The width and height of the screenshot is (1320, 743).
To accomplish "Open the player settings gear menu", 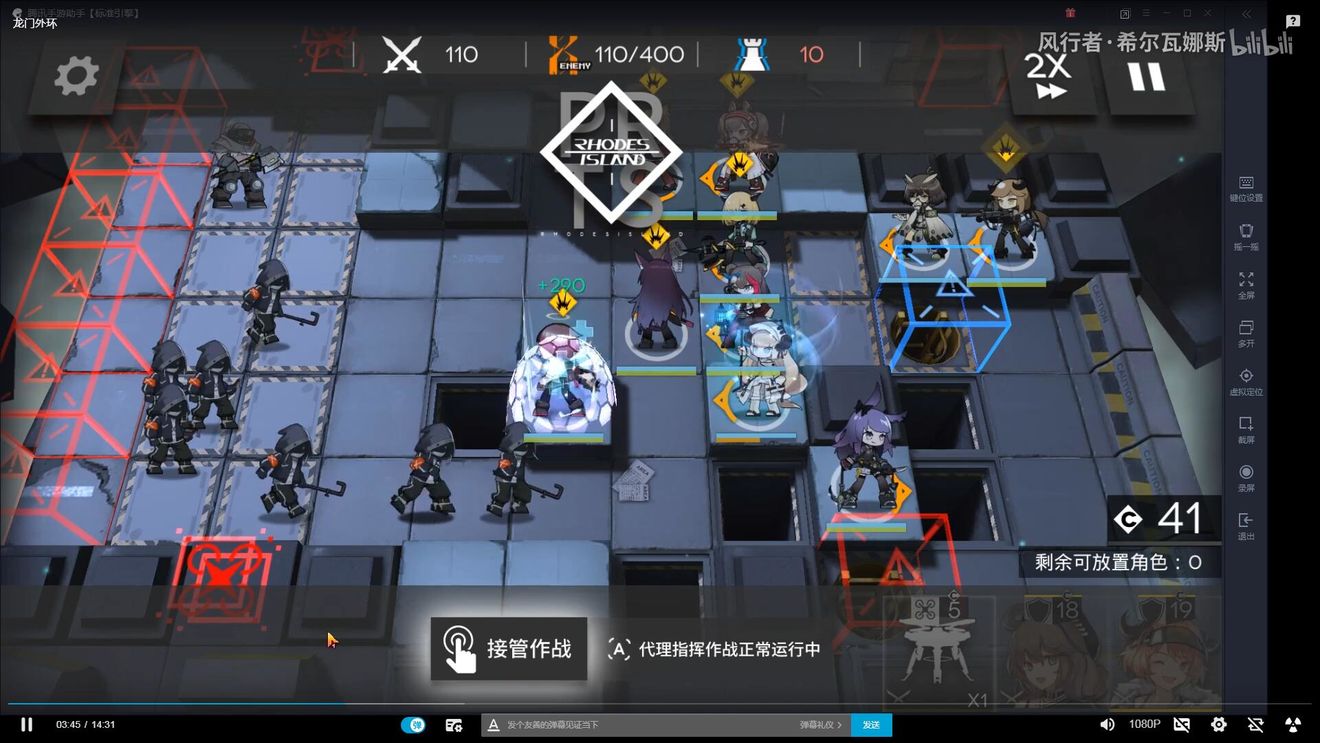I will point(1219,725).
